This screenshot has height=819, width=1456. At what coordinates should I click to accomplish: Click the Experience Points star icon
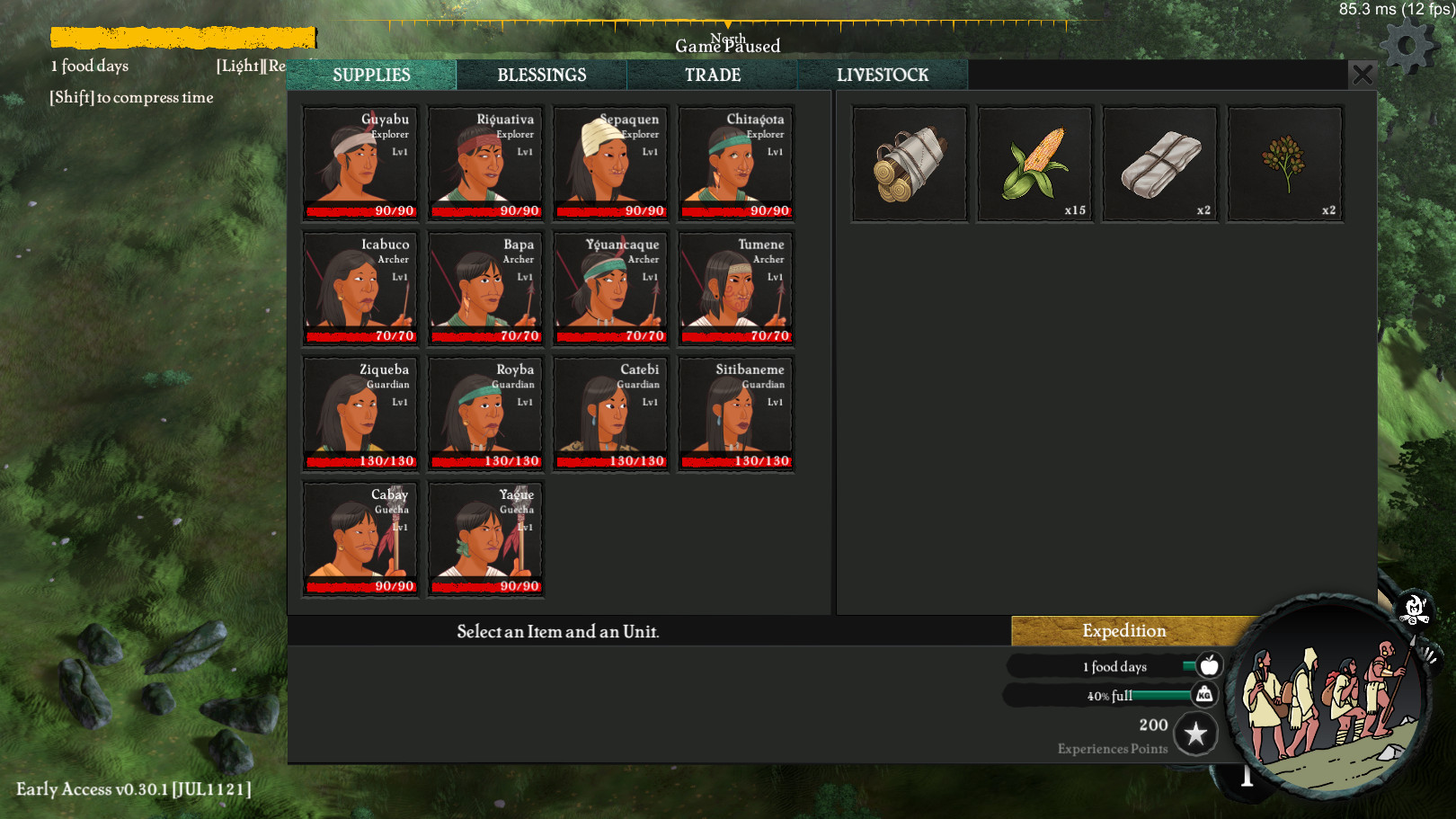tap(1195, 734)
